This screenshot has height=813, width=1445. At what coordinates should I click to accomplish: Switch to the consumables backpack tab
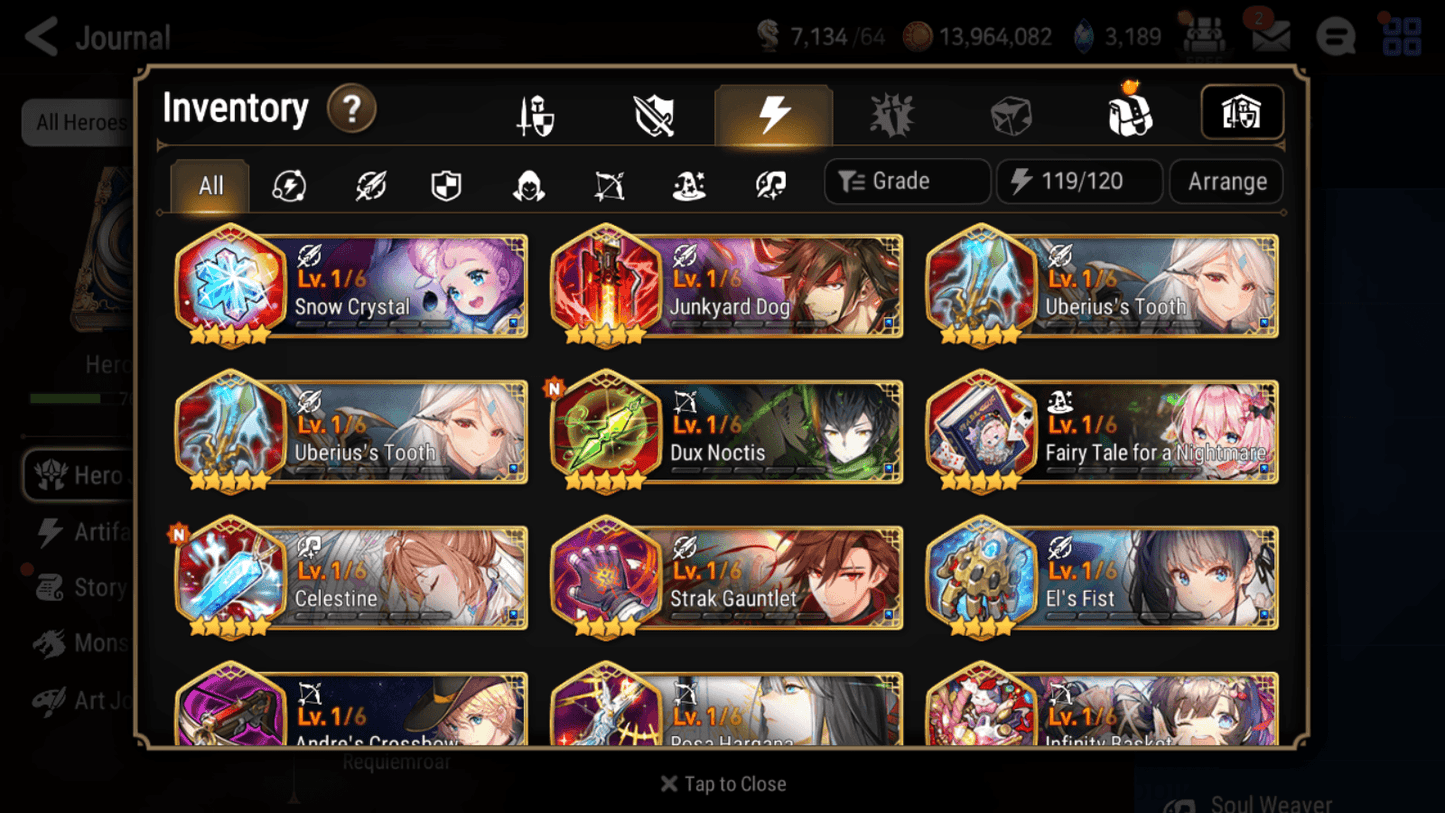[1128, 113]
